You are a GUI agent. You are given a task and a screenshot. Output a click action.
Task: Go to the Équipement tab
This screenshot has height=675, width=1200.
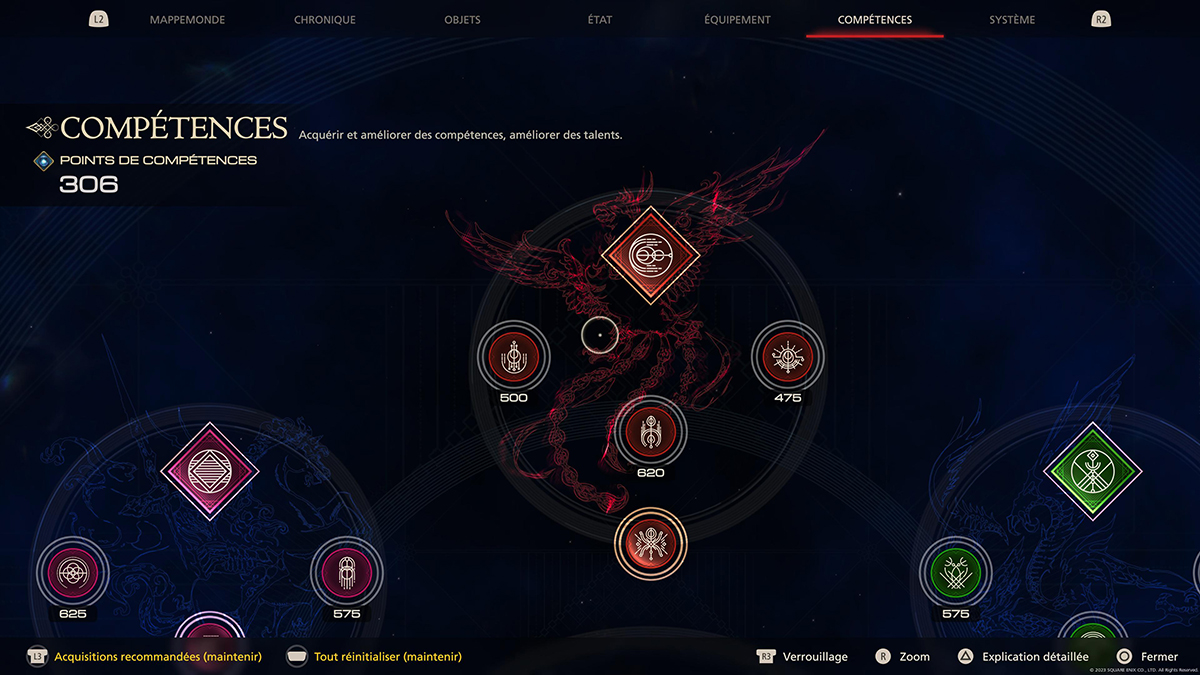click(737, 20)
